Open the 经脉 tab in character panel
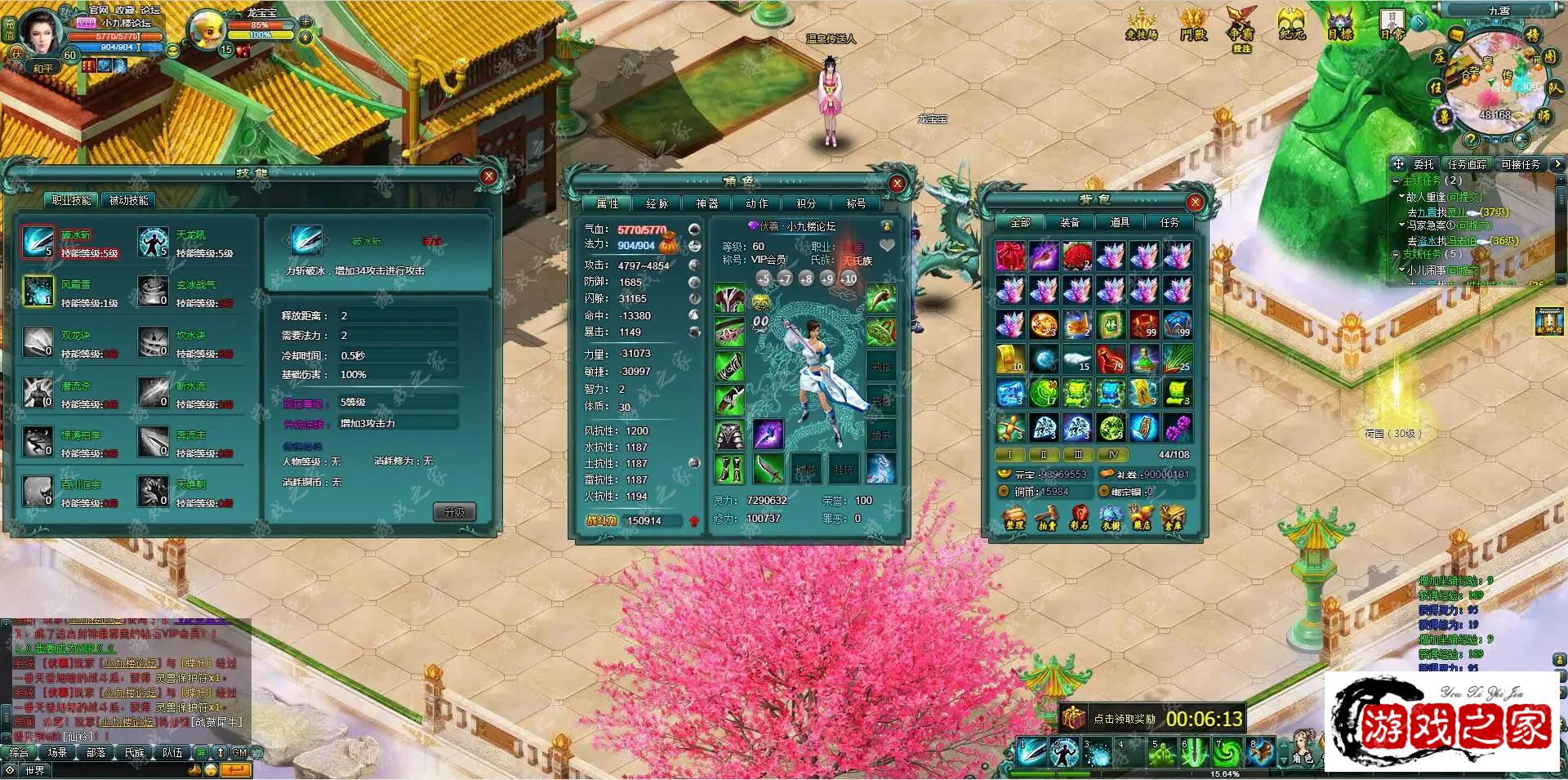This screenshot has width=1568, height=780. pyautogui.click(x=657, y=203)
